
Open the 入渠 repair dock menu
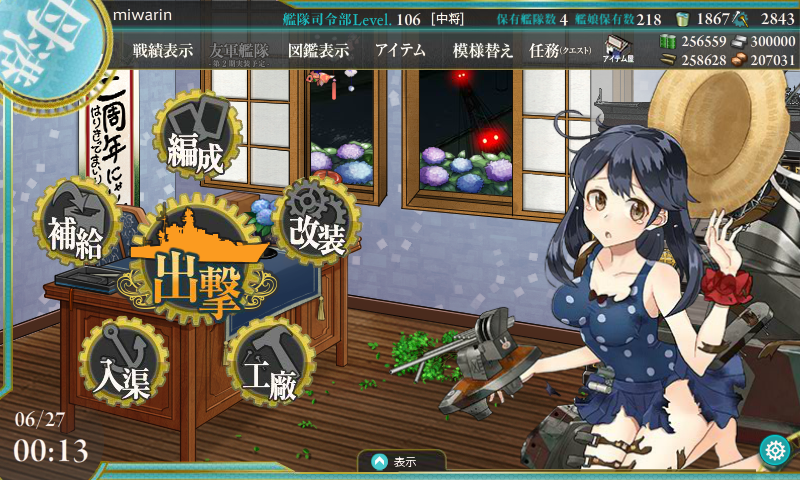tap(123, 365)
